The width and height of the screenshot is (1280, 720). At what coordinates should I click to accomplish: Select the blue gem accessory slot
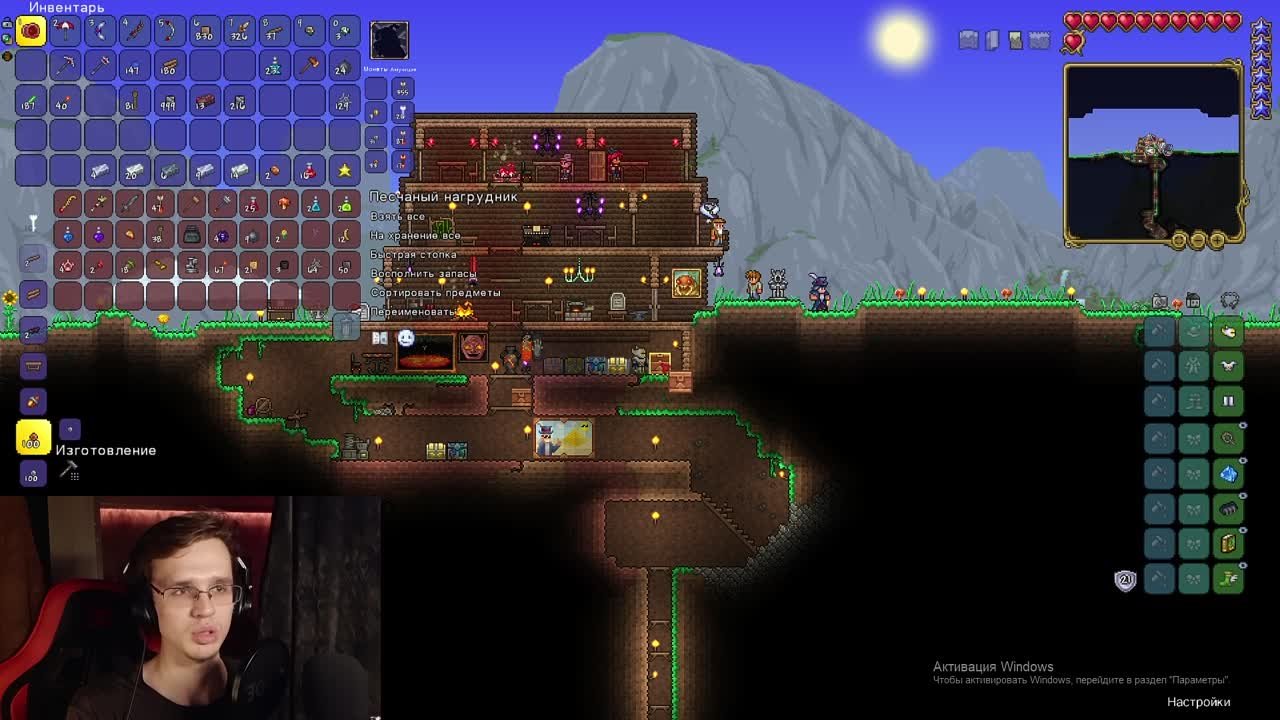click(1228, 473)
